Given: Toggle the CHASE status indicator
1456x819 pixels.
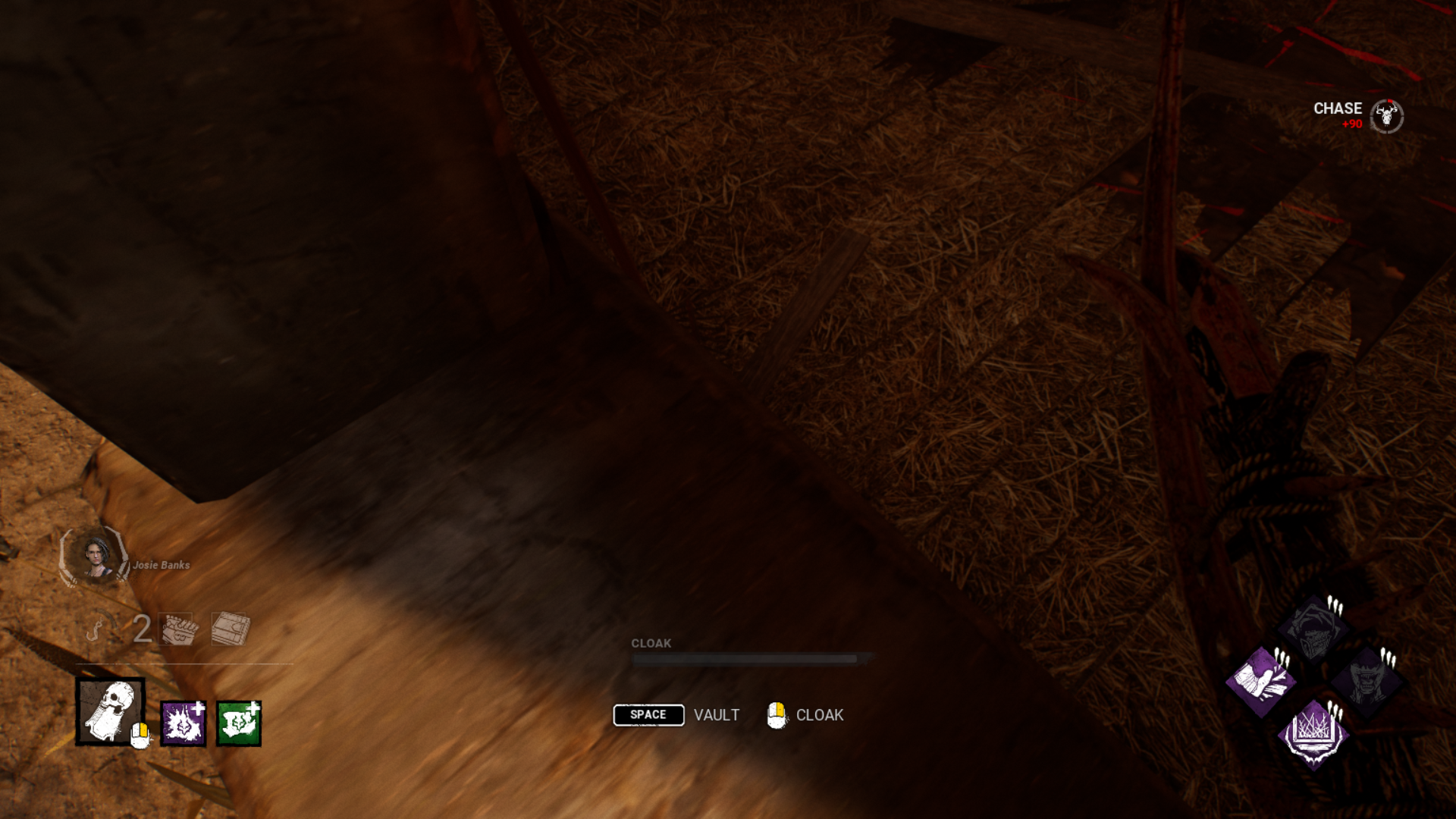Looking at the screenshot, I should (x=1337, y=108).
